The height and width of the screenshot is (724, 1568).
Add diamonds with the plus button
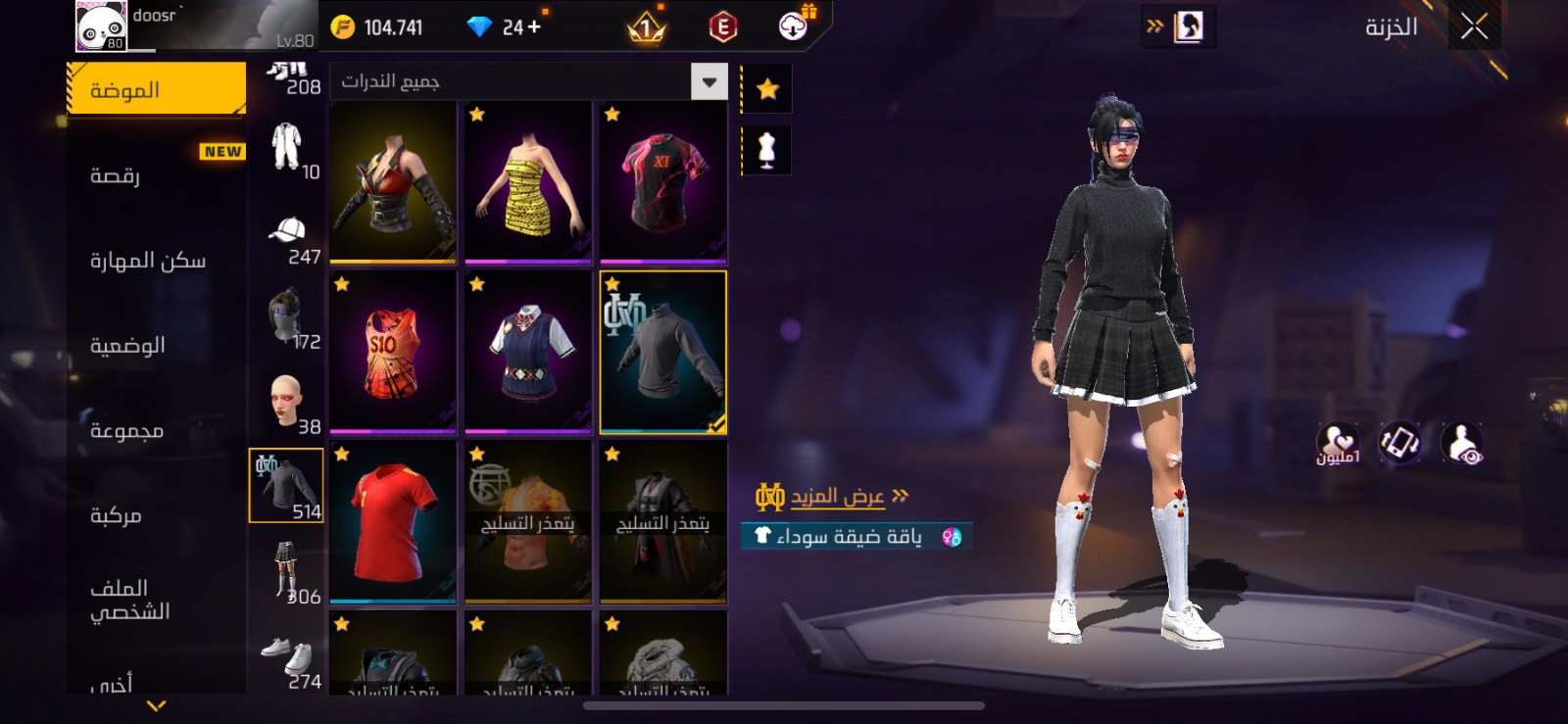[x=534, y=27]
